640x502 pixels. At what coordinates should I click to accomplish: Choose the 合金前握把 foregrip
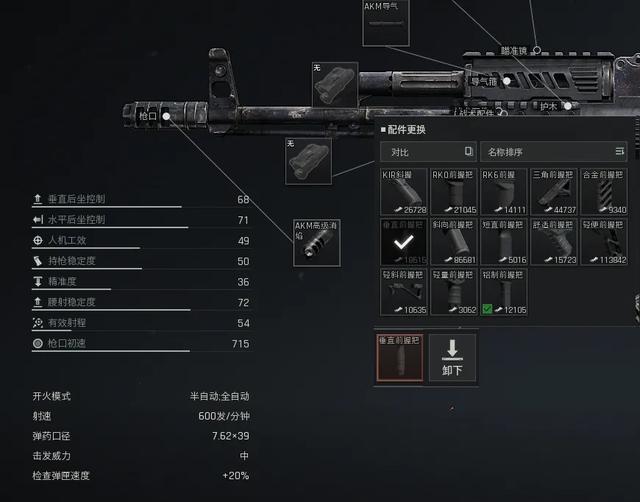coord(603,191)
